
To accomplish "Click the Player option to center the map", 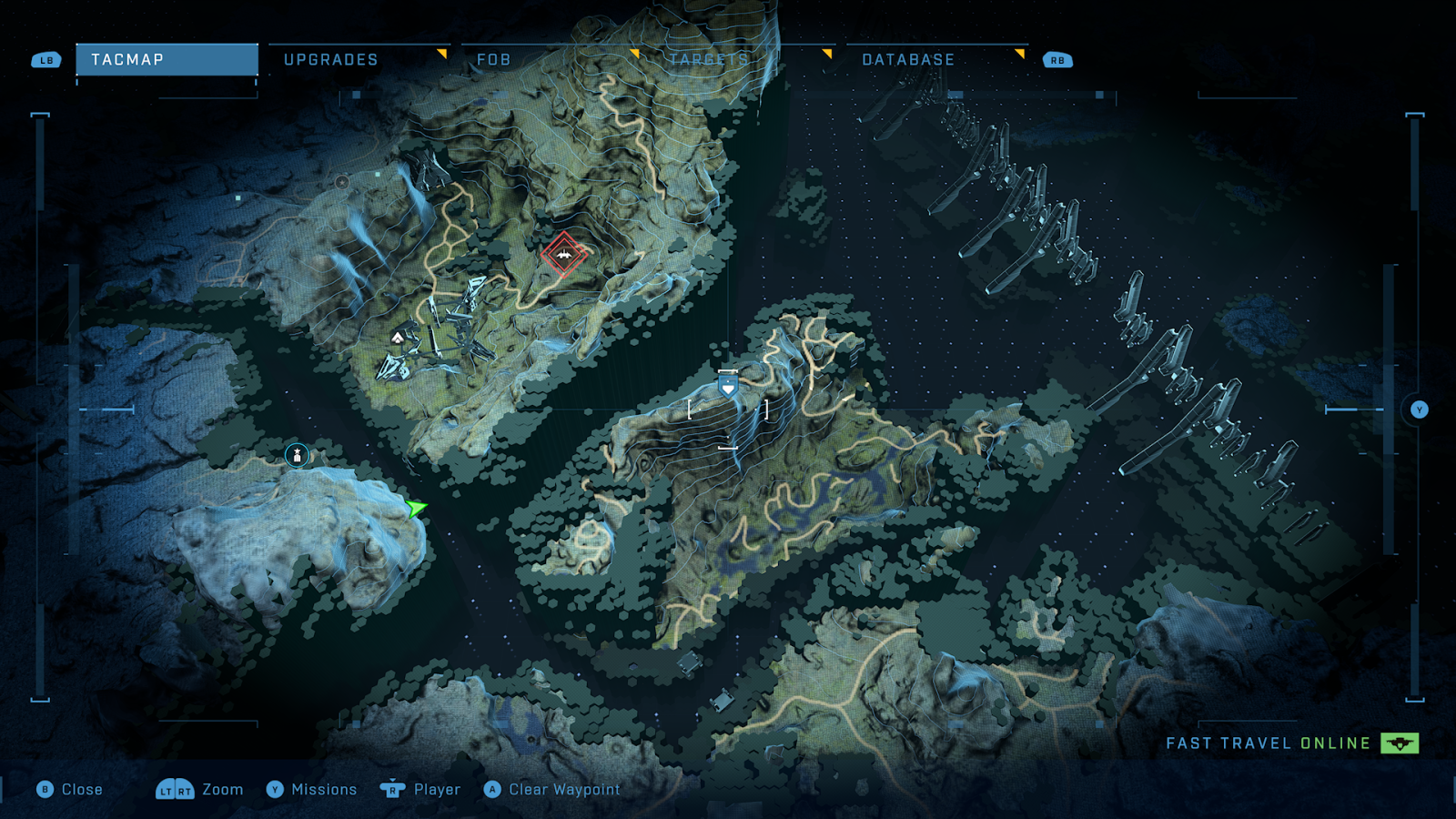I will click(x=420, y=790).
